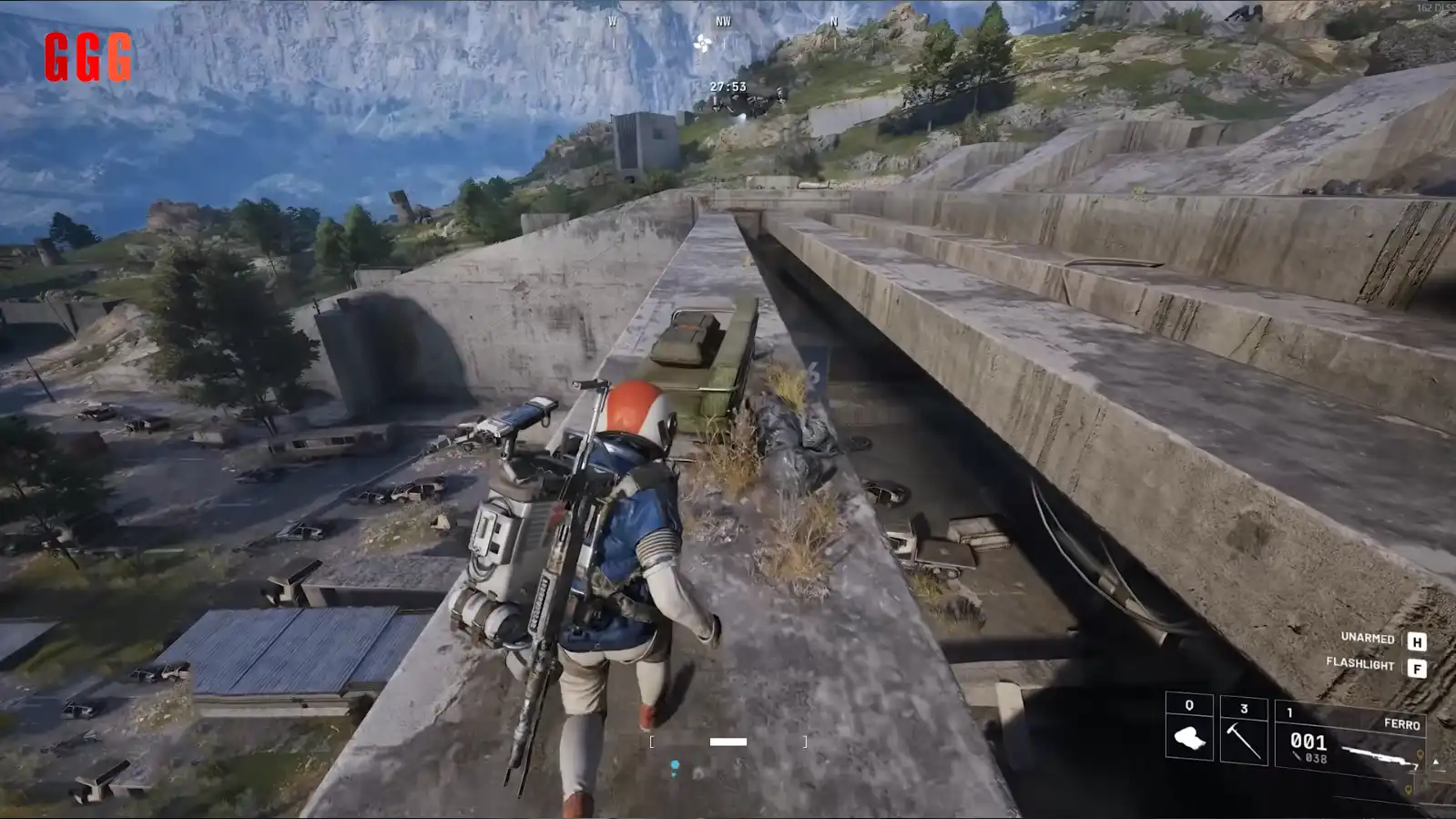This screenshot has width=1456, height=819.
Task: Expand the quickslot showing count 3
Action: click(x=1244, y=708)
